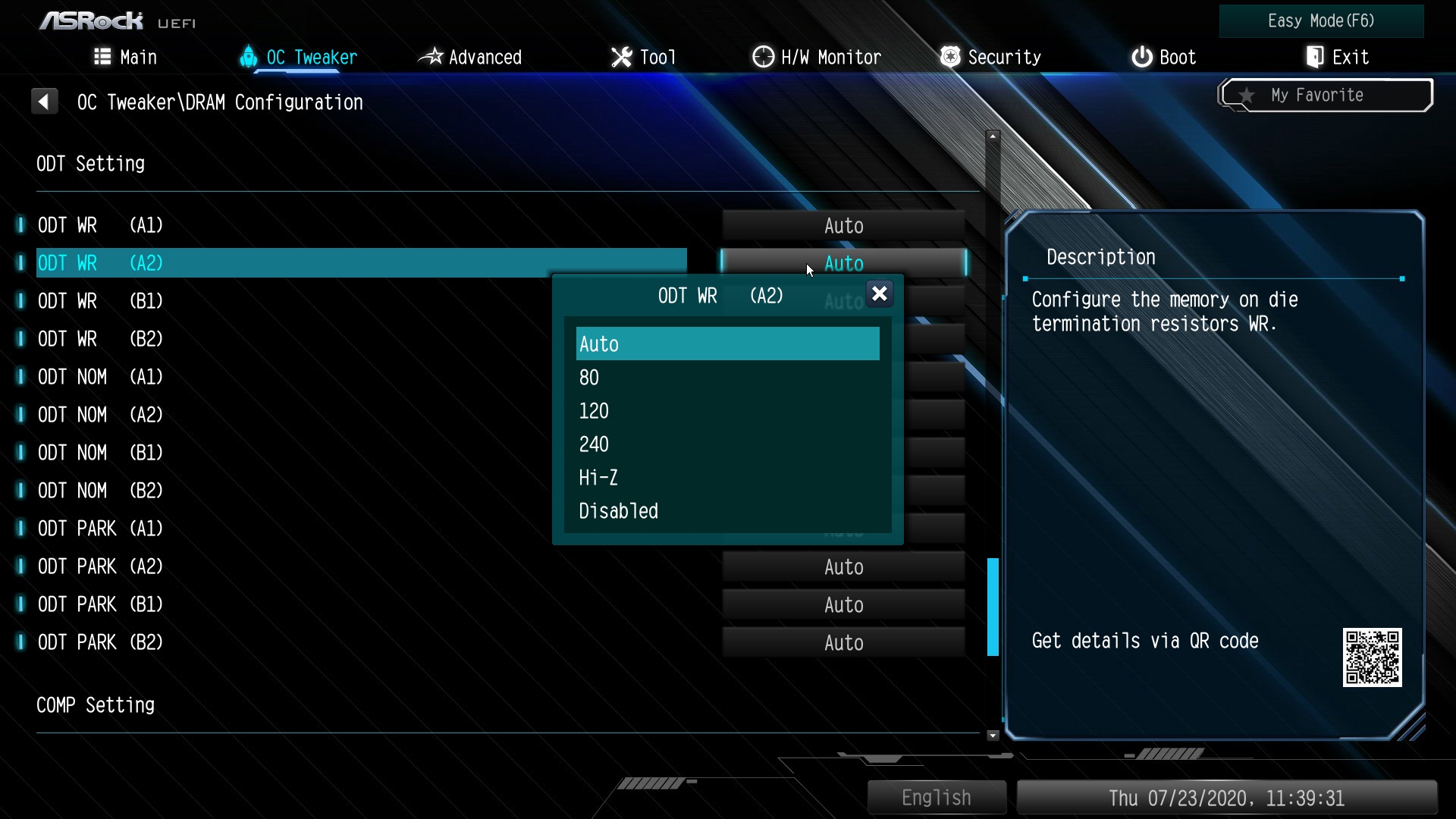Image resolution: width=1456 pixels, height=819 pixels.
Task: Select the 80 option in the popup
Action: click(589, 378)
